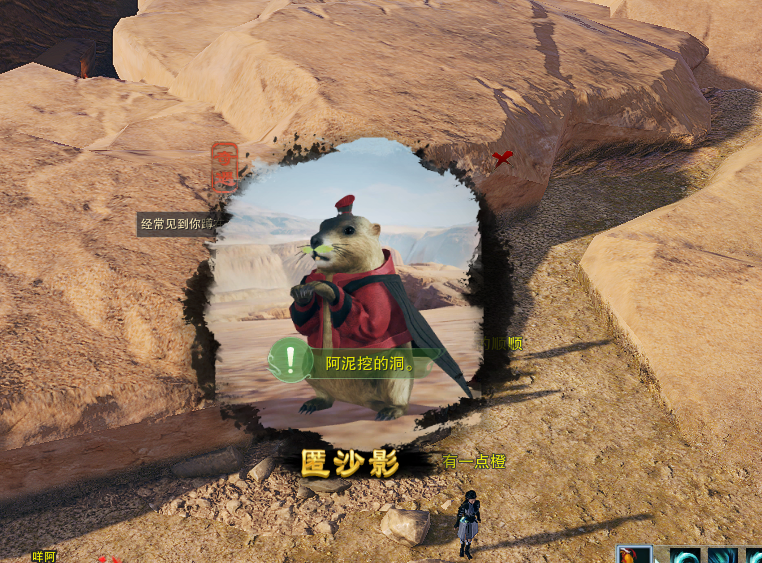
Task: Close the 匿沙影 popup with the red X
Action: 502,158
